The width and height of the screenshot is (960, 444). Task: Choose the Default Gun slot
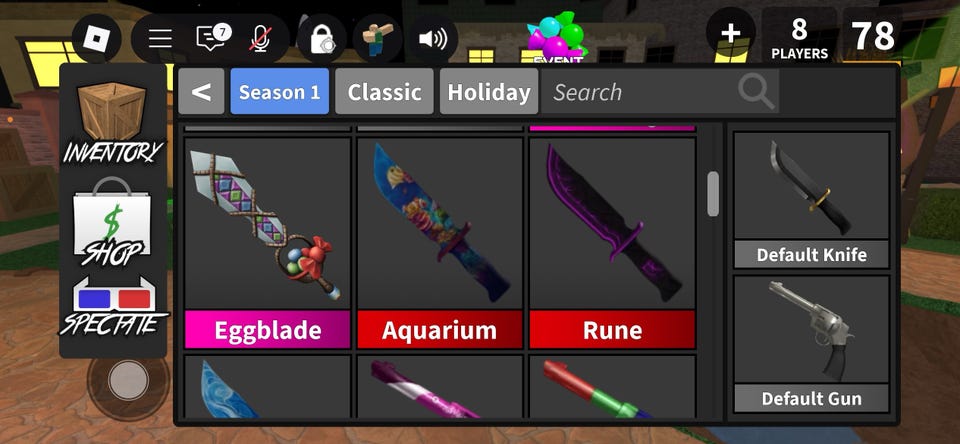point(811,343)
